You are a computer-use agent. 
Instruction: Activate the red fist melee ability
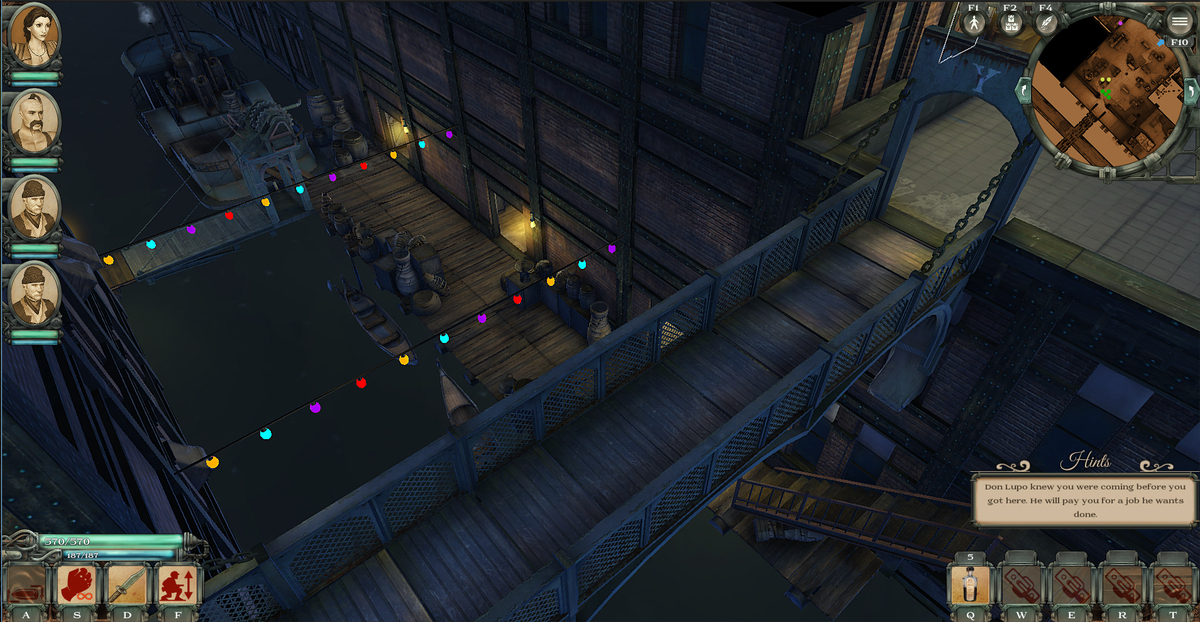point(77,584)
